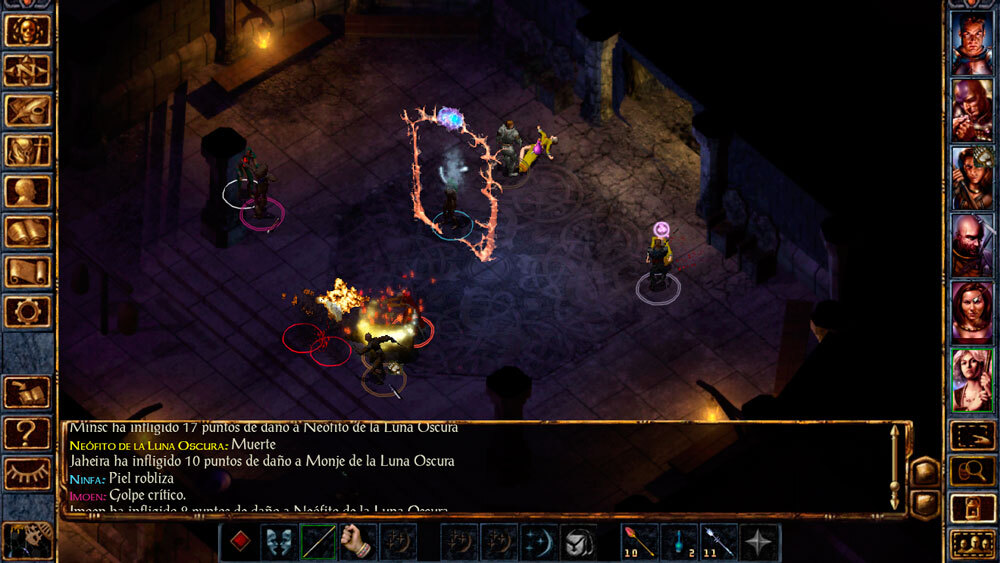Choose the bald bearded man's portrait
The height and width of the screenshot is (563, 1000).
coord(972,245)
